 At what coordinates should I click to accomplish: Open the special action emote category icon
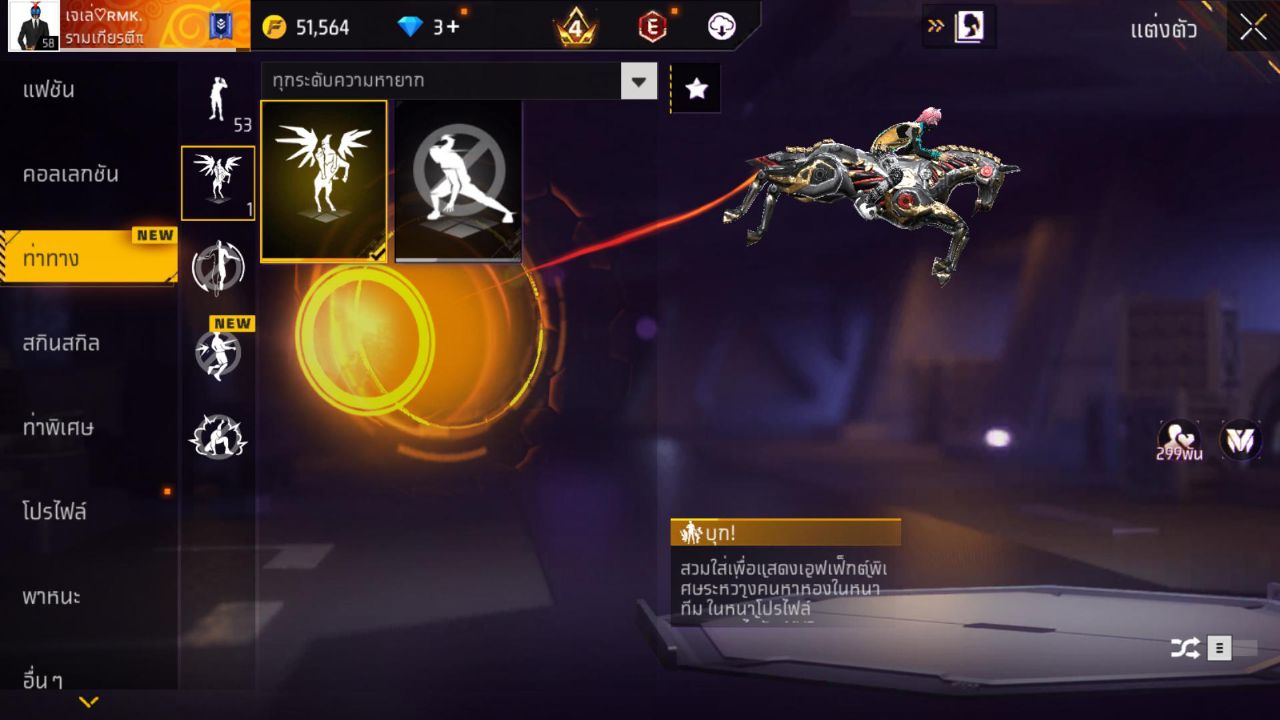[218, 435]
